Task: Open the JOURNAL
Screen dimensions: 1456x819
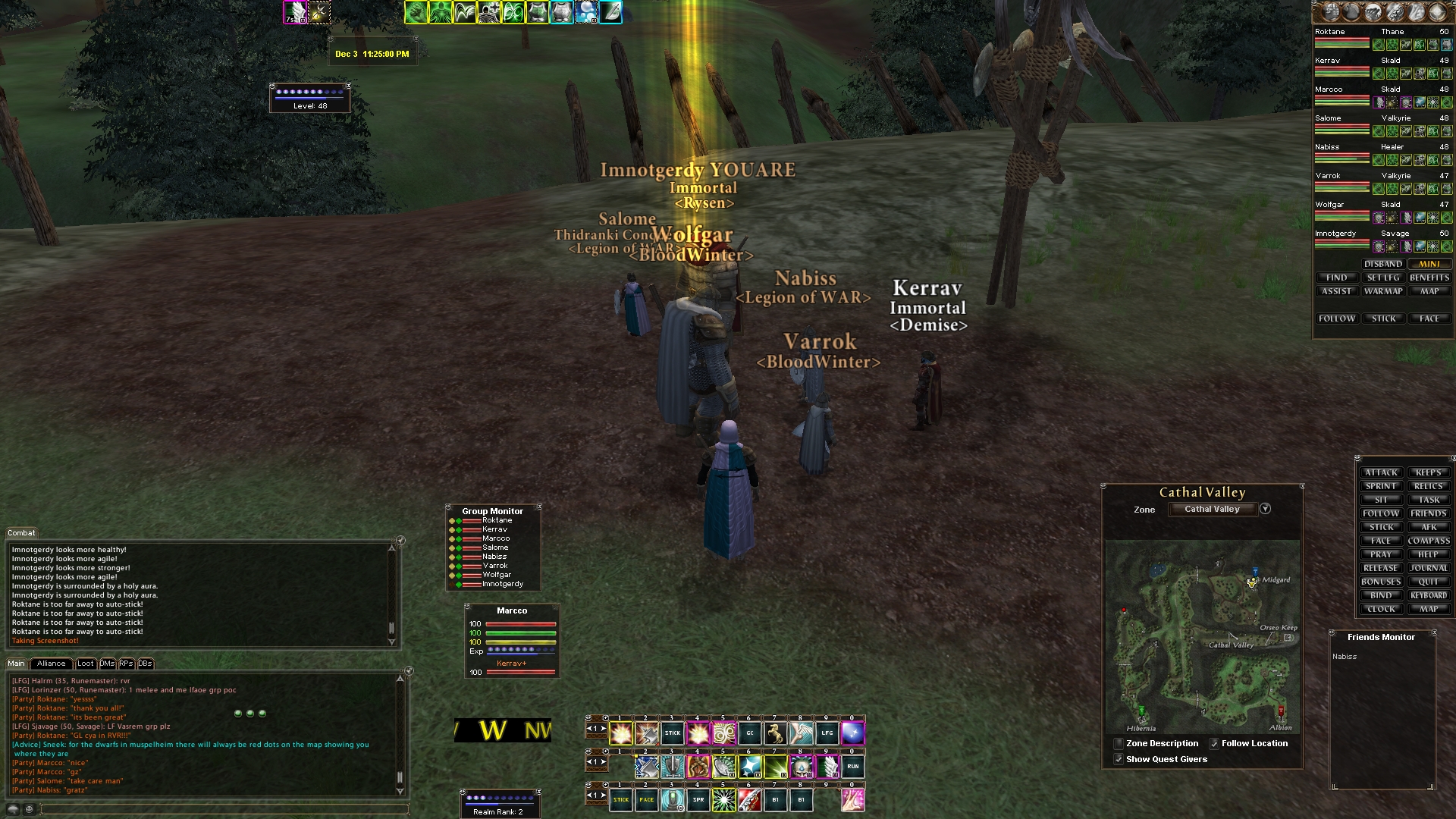Action: (1429, 568)
